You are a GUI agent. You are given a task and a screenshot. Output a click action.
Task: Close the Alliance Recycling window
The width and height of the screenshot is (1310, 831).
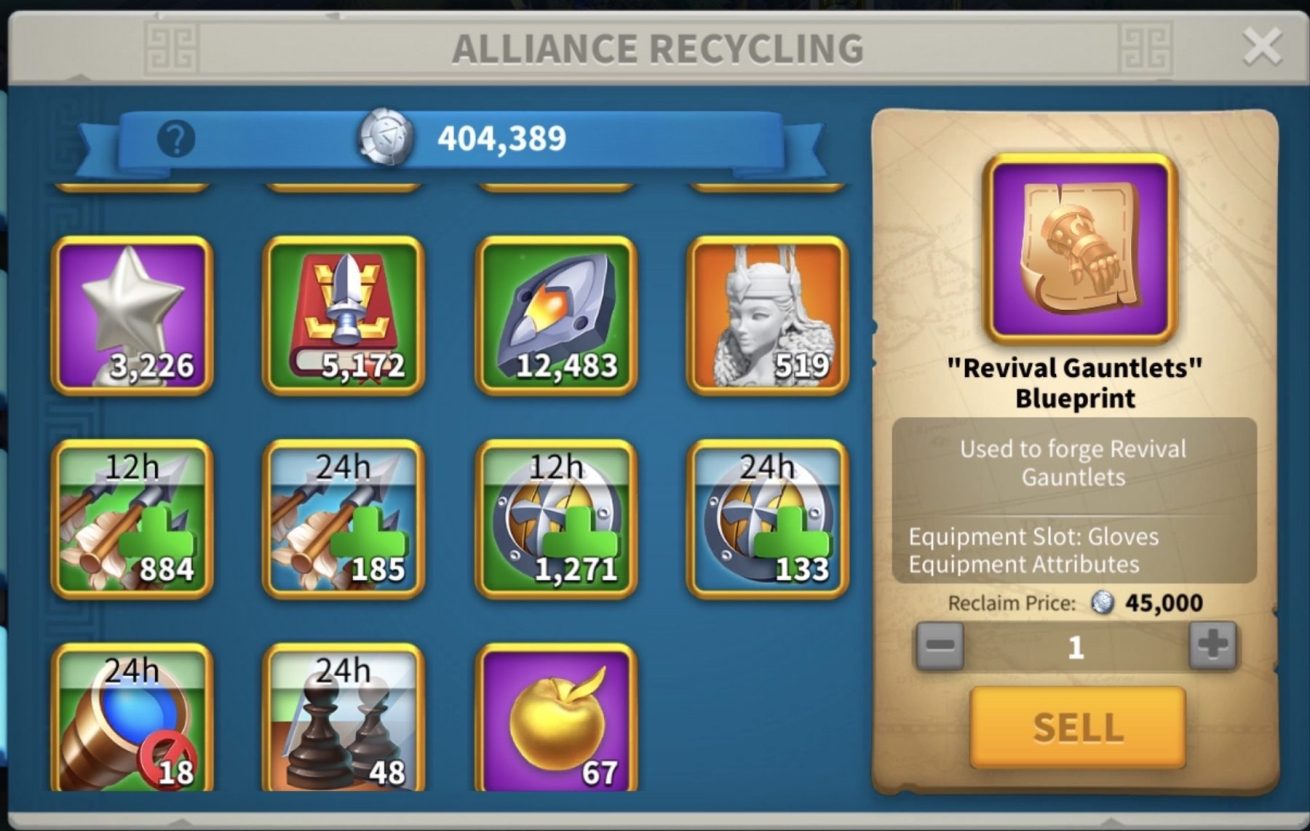pyautogui.click(x=1261, y=47)
